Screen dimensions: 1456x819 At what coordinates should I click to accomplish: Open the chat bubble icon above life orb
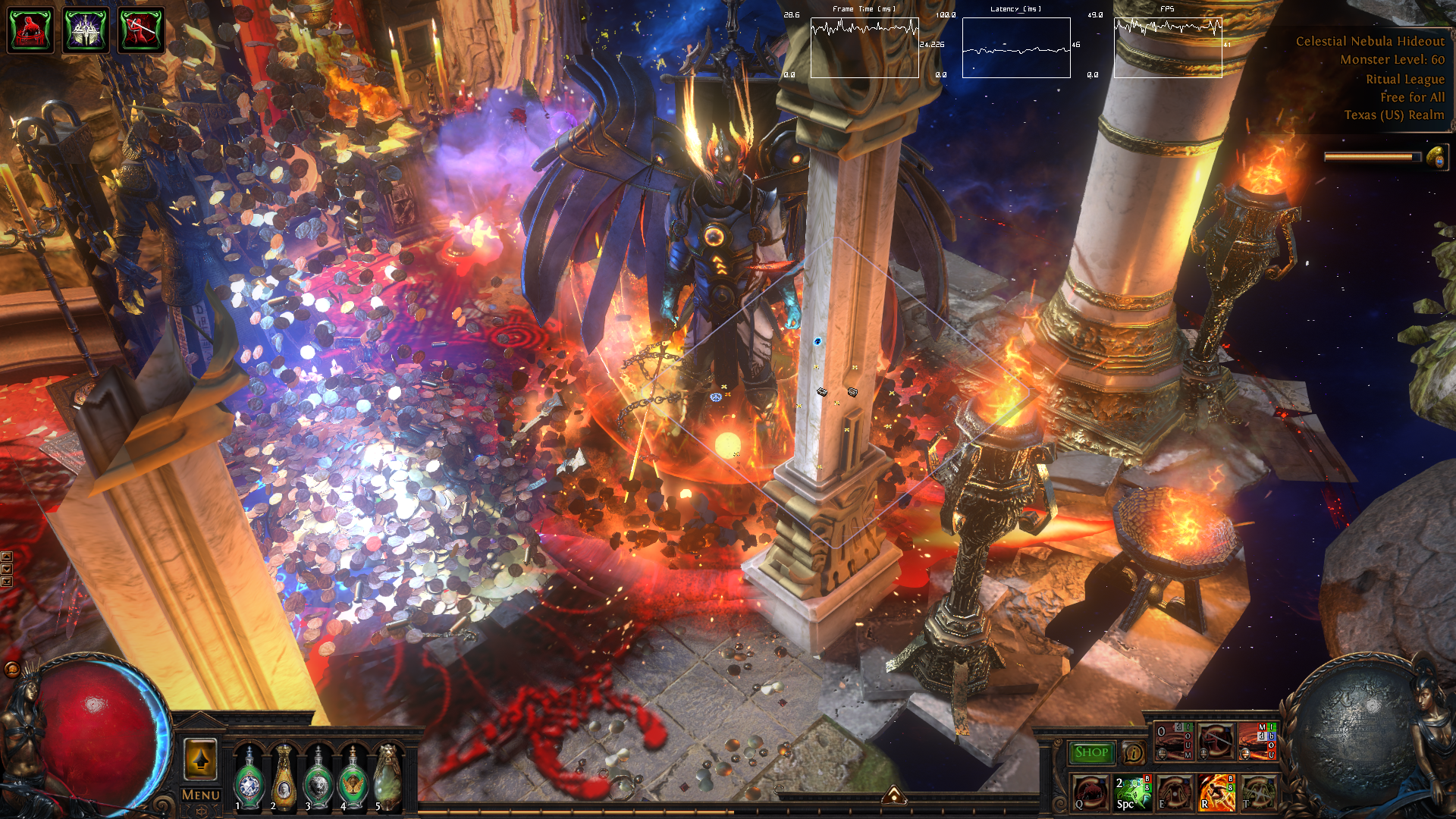(x=12, y=669)
